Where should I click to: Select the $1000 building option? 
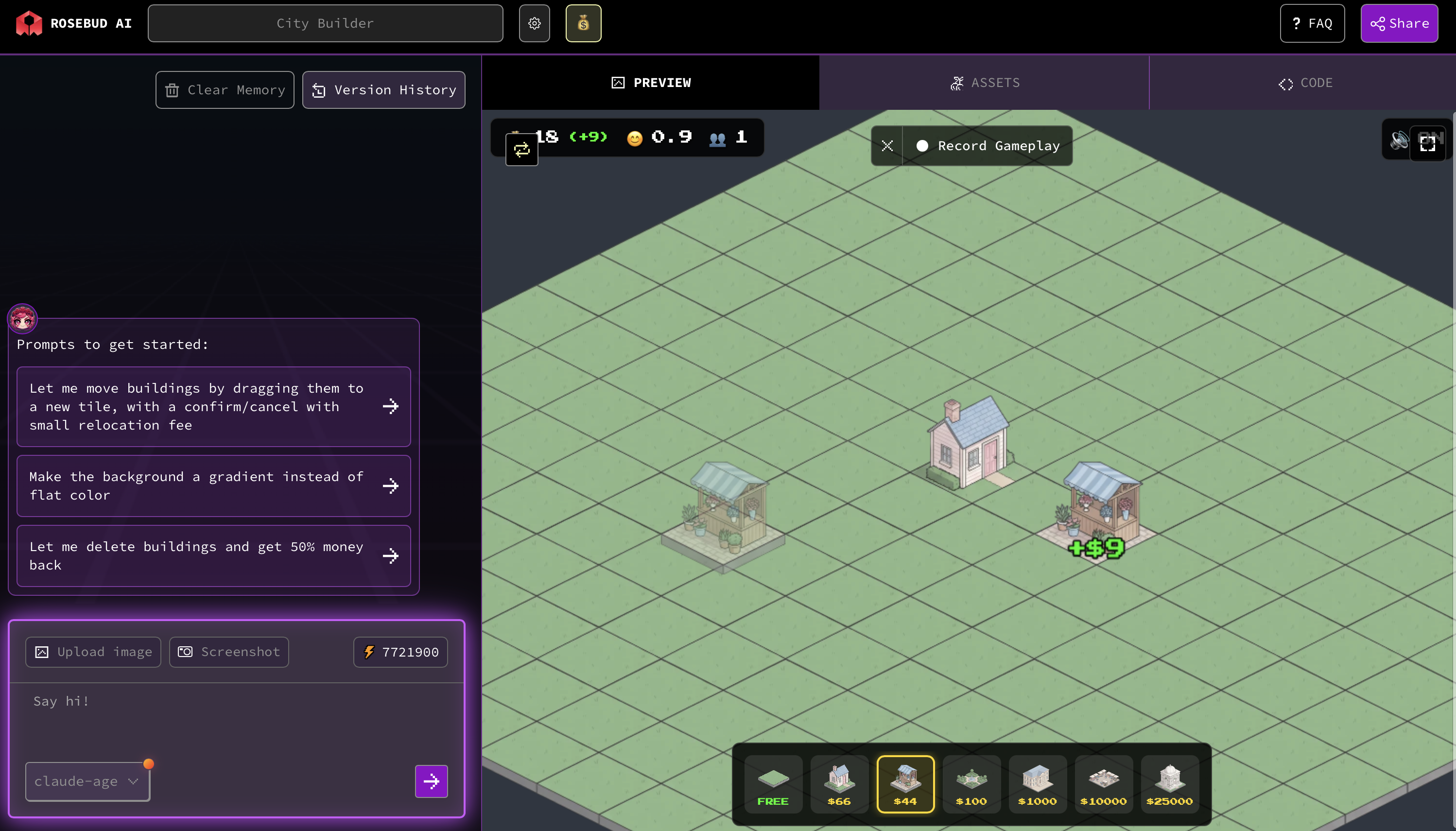(x=1037, y=784)
